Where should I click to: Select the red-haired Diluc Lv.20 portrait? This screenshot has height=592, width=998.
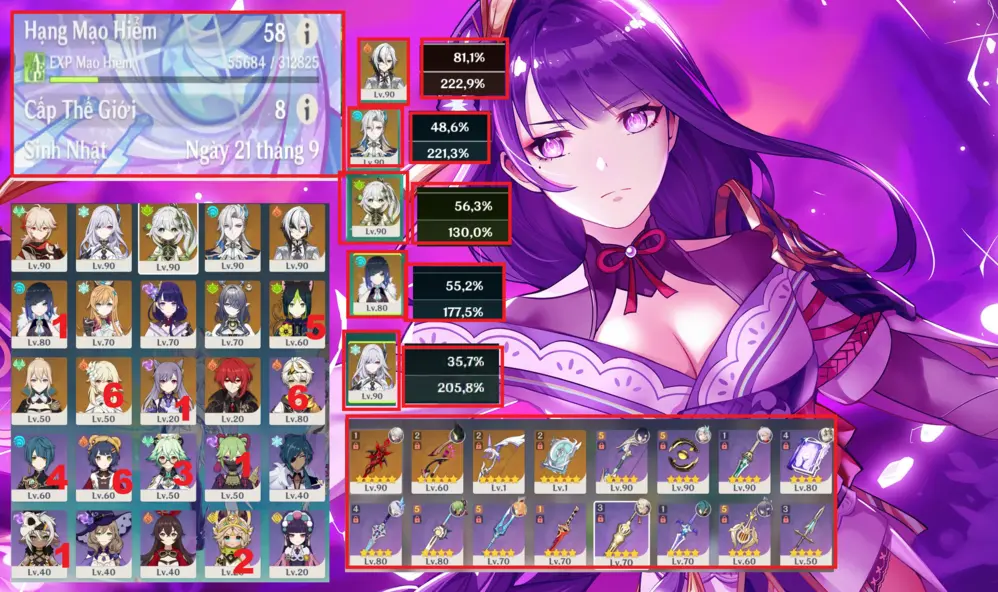232,386
